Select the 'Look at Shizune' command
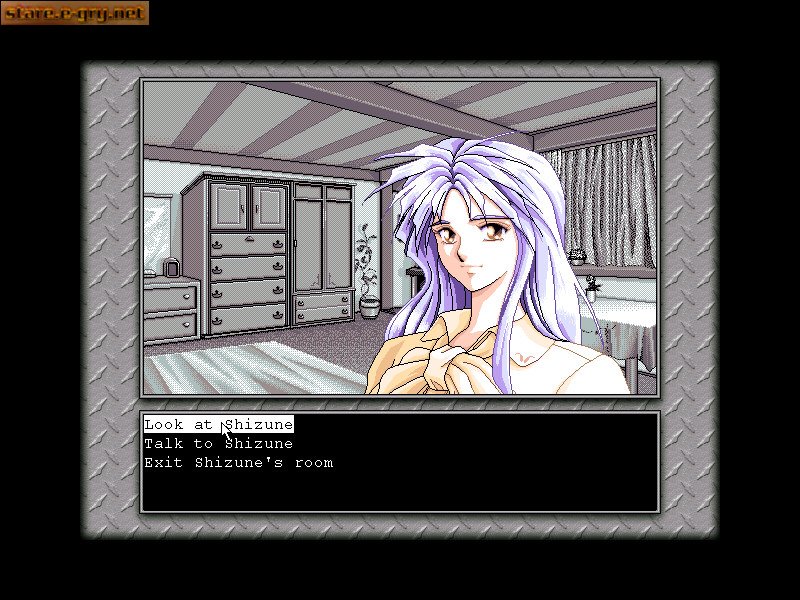 coord(218,424)
